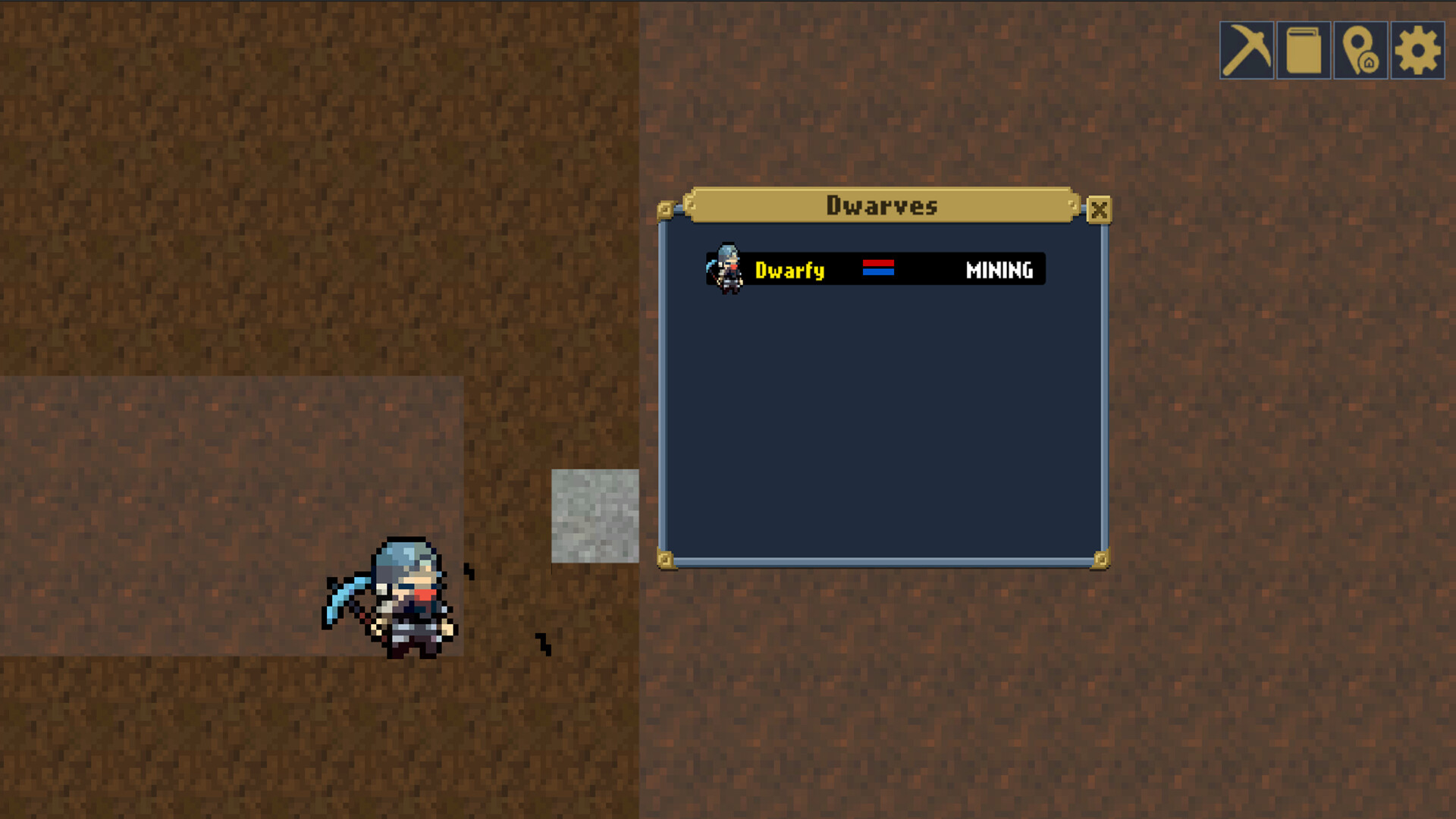Viewport: 1456px width, 819px height.
Task: Open the inventory book panel
Action: pyautogui.click(x=1304, y=51)
